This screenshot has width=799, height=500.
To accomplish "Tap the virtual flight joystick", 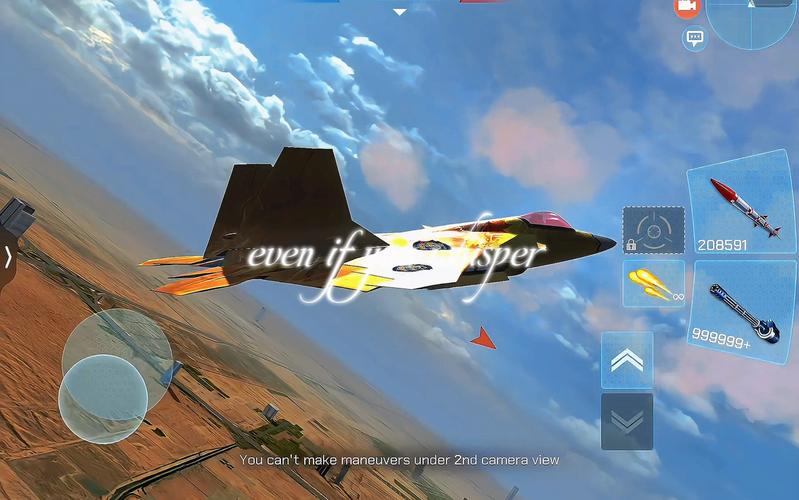I will (x=103, y=398).
